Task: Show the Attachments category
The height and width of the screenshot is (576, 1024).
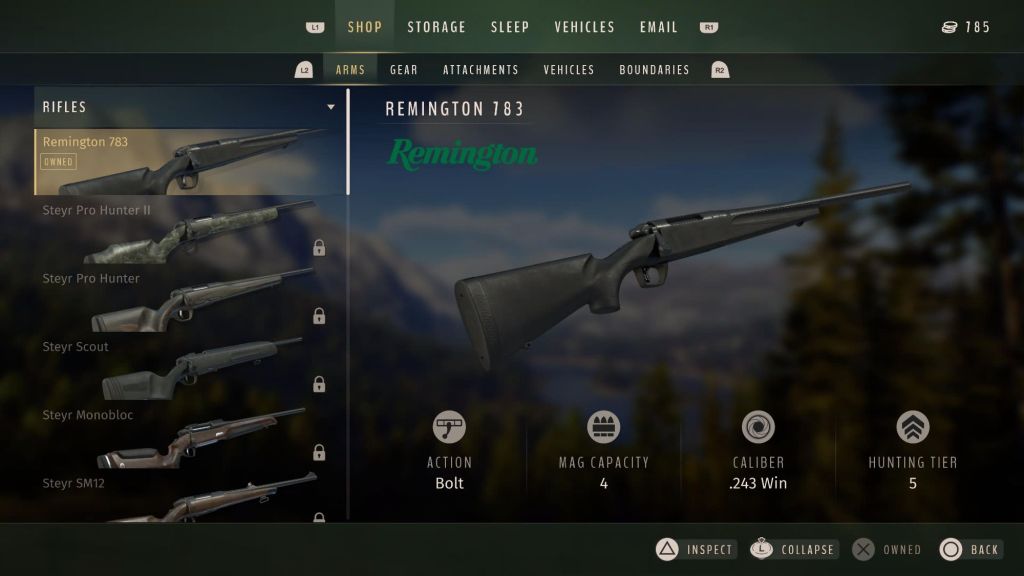Action: tap(481, 70)
